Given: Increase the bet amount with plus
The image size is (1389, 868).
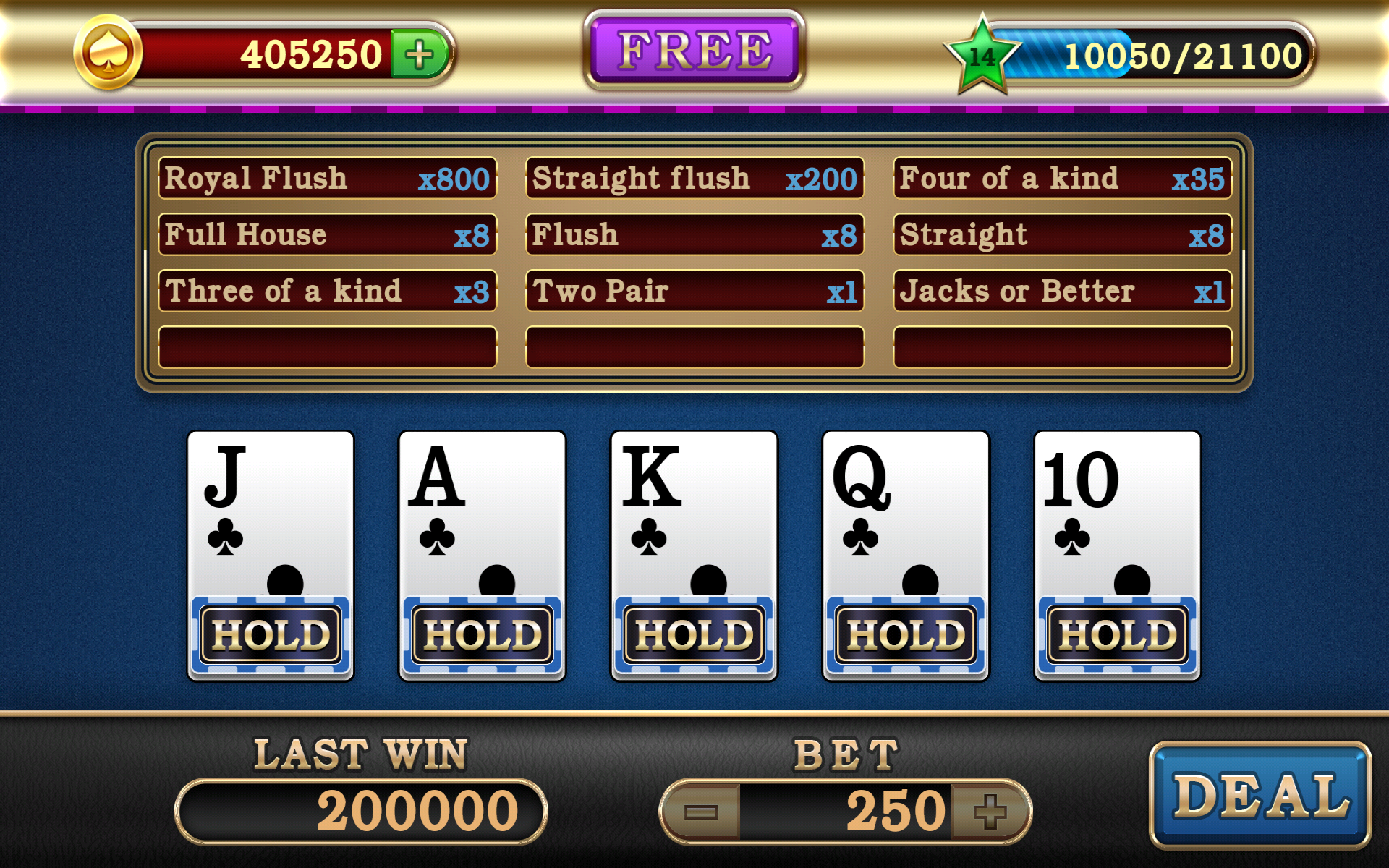Looking at the screenshot, I should click(990, 811).
